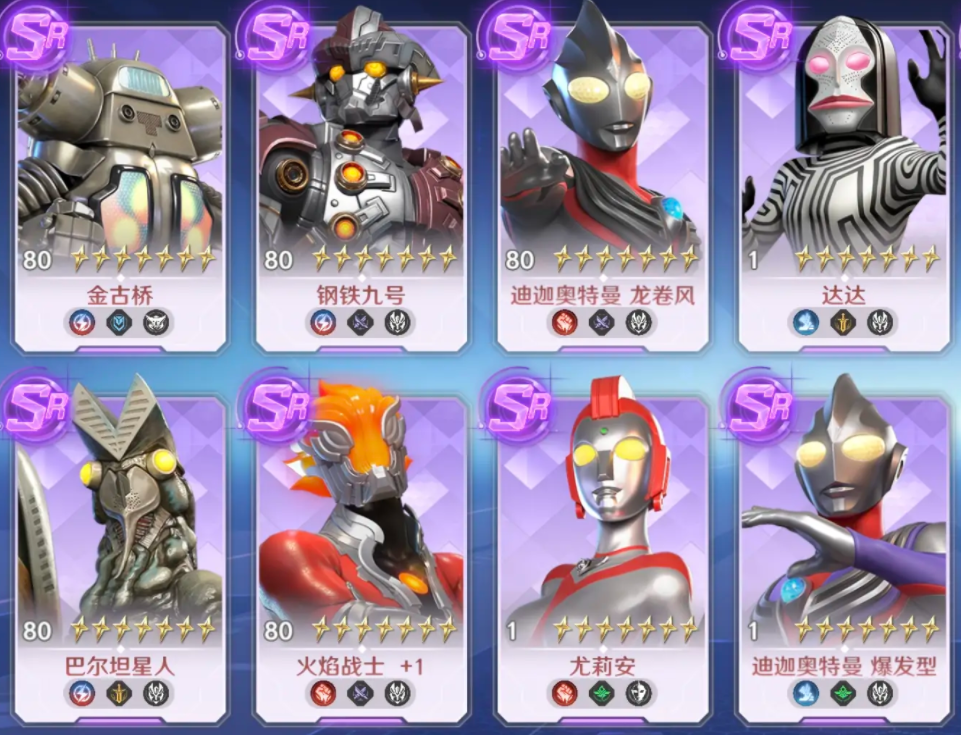The width and height of the screenshot is (961, 735).
Task: Pick the 巴尔坦星人 character card
Action: coord(120,550)
